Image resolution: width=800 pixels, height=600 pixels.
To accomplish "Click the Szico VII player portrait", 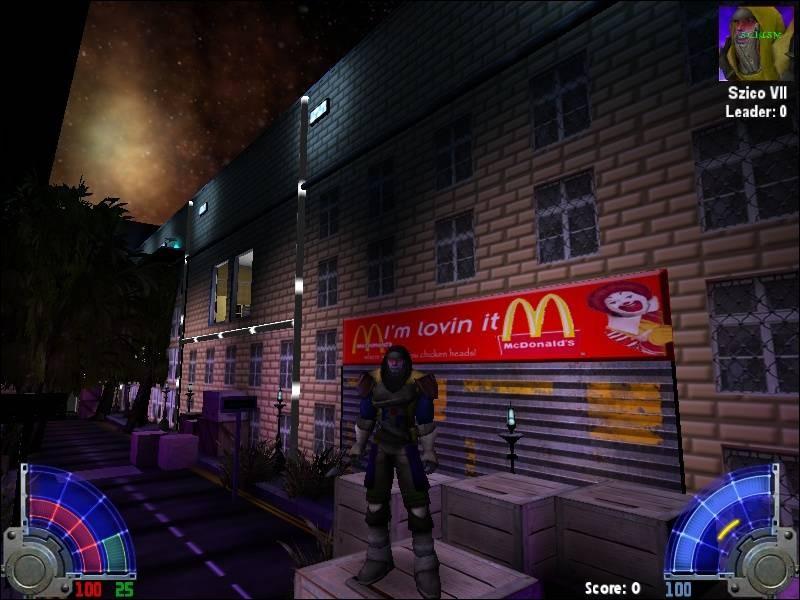I will click(x=755, y=42).
